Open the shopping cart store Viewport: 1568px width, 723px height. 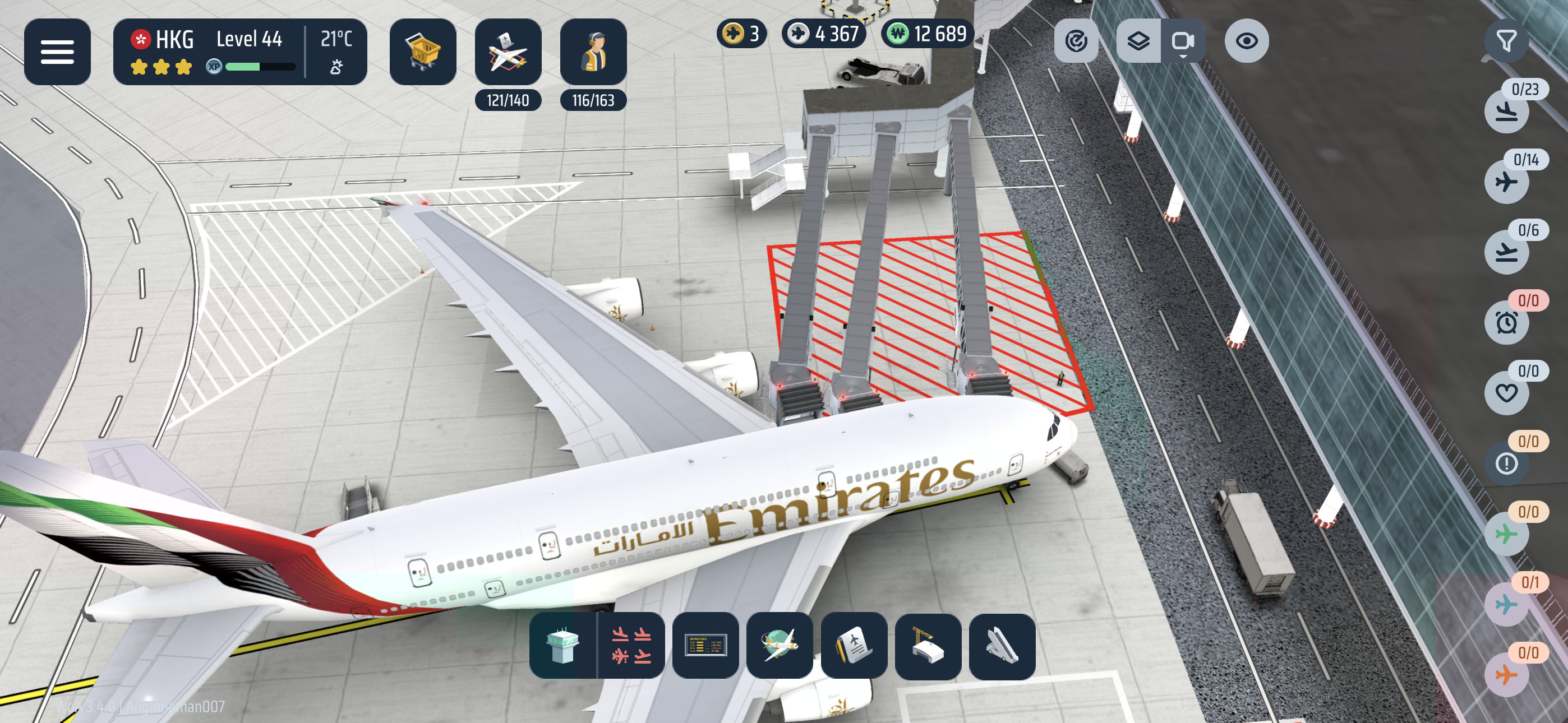[422, 52]
